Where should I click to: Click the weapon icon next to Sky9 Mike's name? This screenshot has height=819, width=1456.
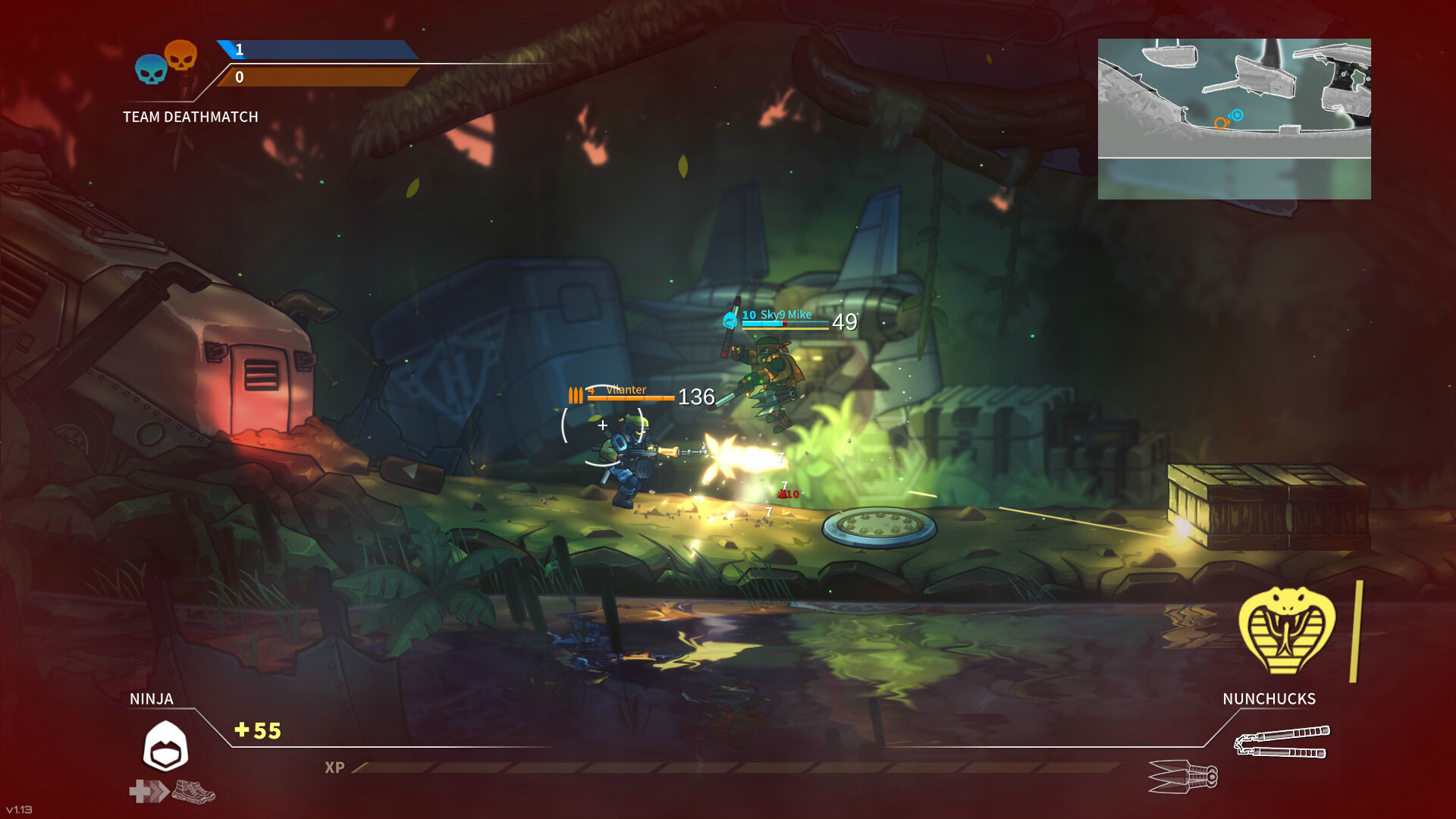730,319
